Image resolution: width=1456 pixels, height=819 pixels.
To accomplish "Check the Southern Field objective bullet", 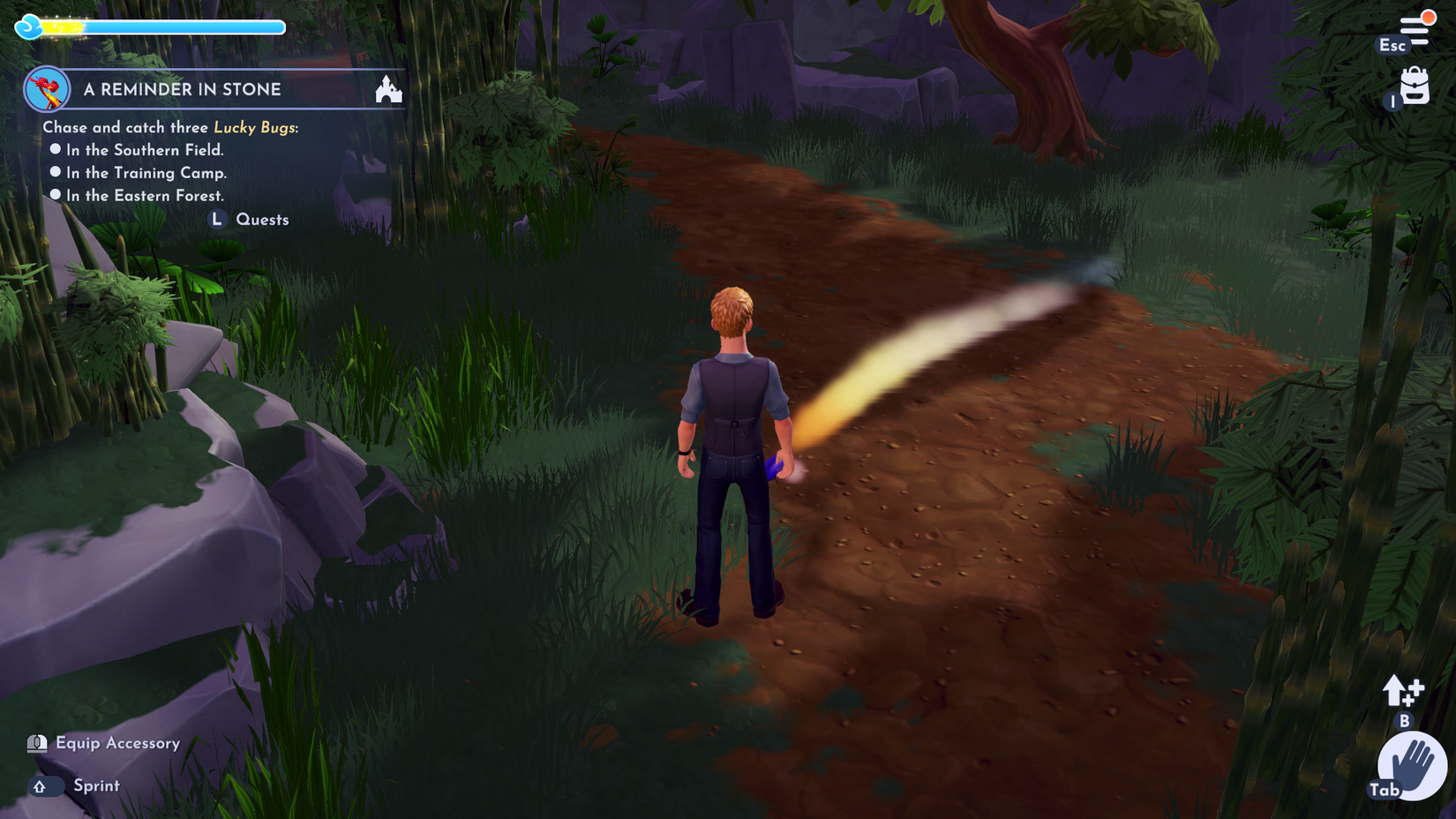I will point(56,149).
